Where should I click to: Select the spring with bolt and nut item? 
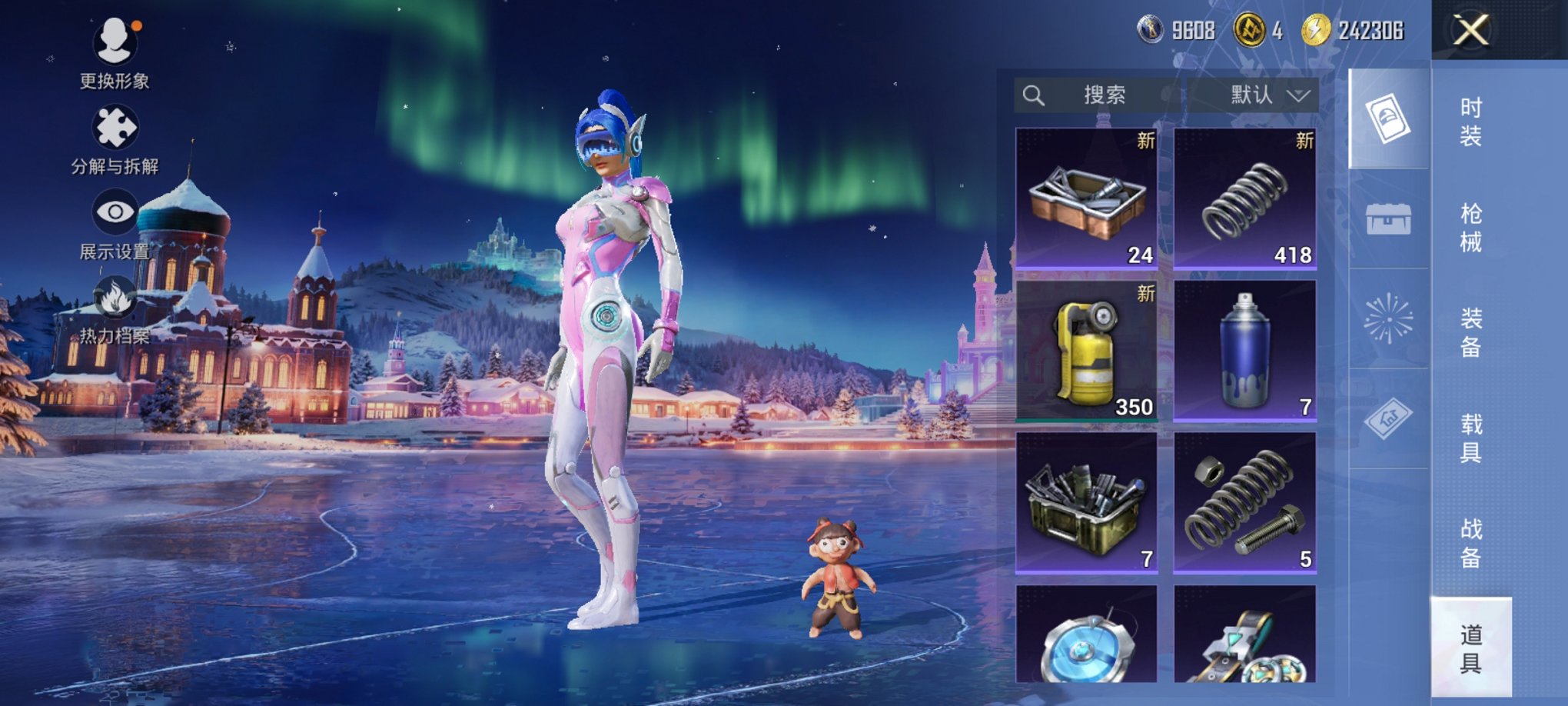pos(1245,502)
